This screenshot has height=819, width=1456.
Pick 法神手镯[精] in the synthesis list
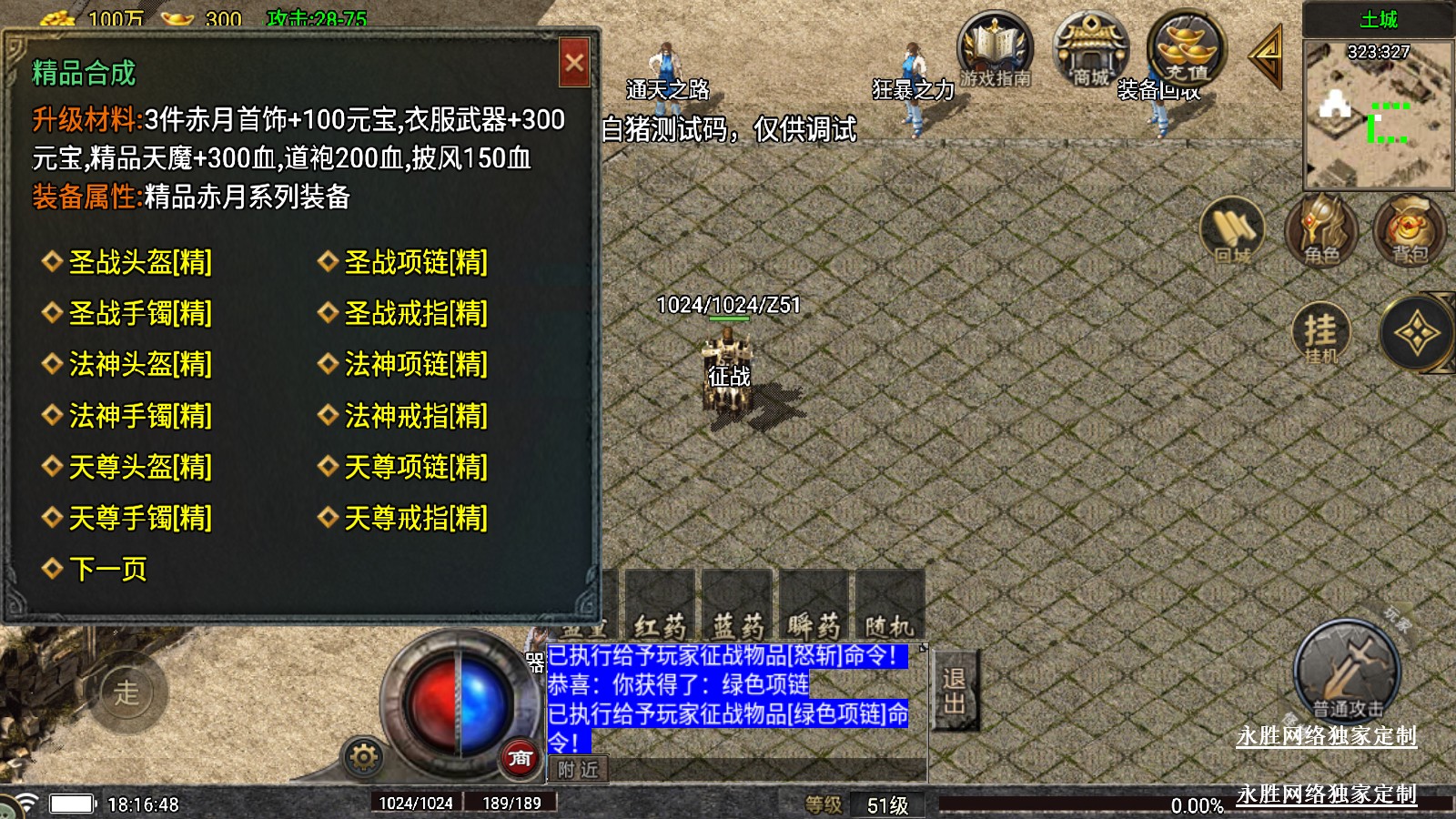click(139, 416)
